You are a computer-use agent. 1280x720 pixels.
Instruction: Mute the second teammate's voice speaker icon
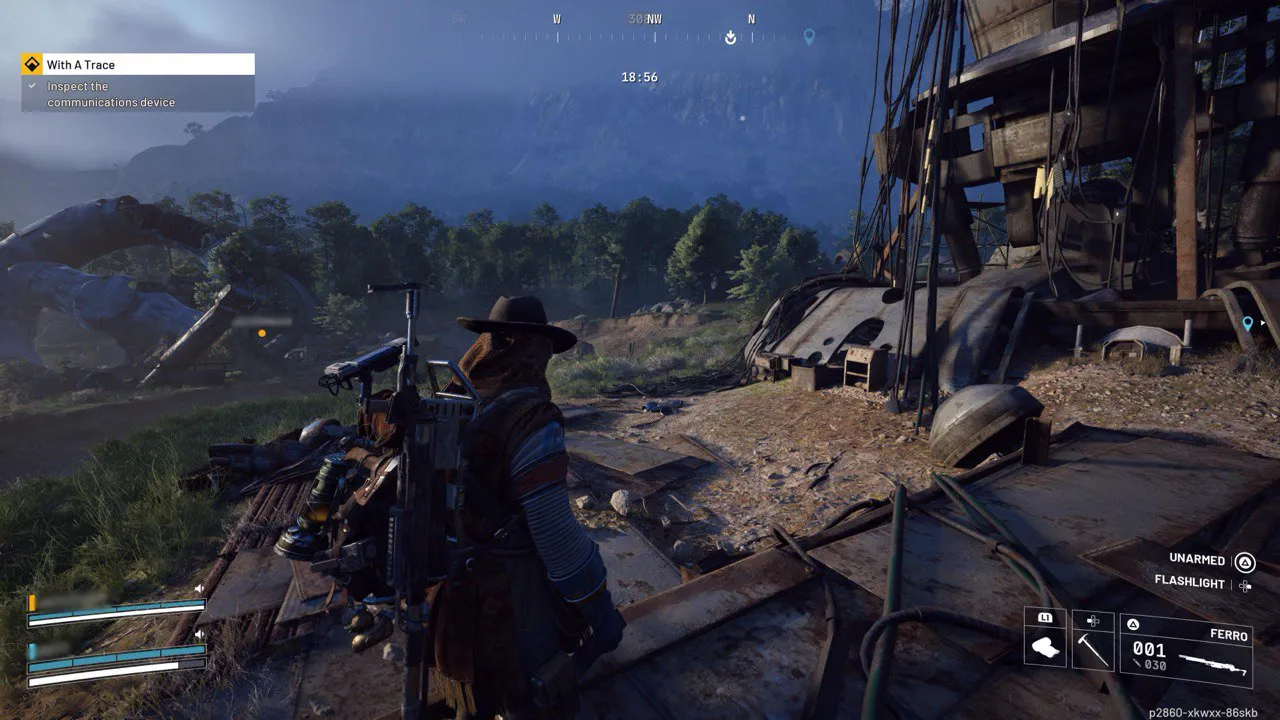199,633
